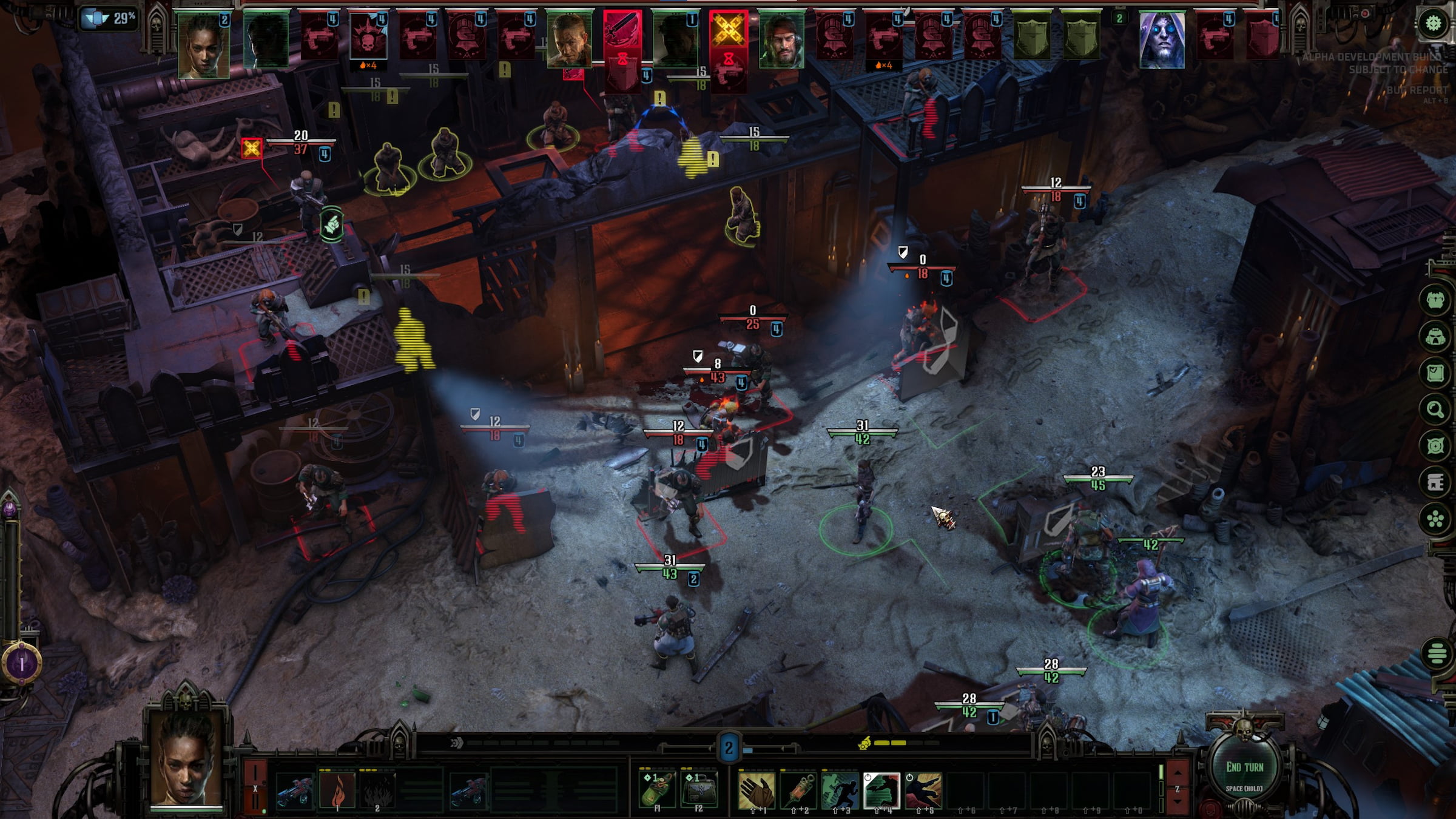The image size is (1456, 819).
Task: Open the helmet character sheet button
Action: point(1435,337)
